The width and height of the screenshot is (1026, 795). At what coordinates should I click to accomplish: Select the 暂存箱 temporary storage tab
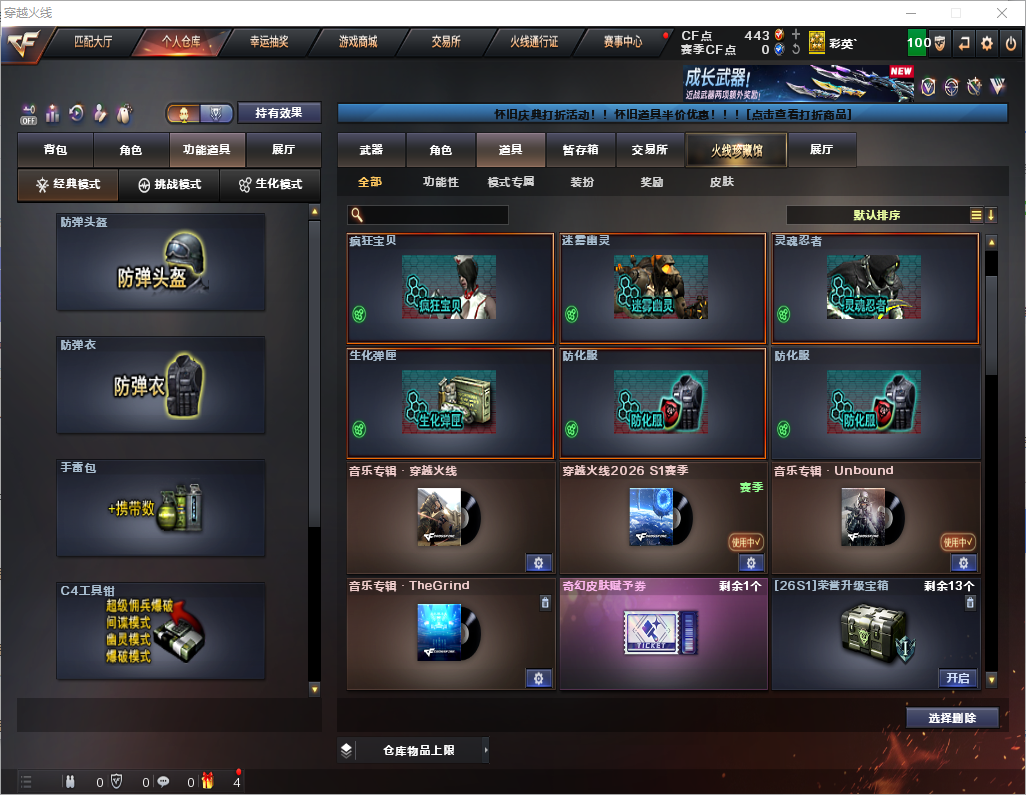pos(580,150)
